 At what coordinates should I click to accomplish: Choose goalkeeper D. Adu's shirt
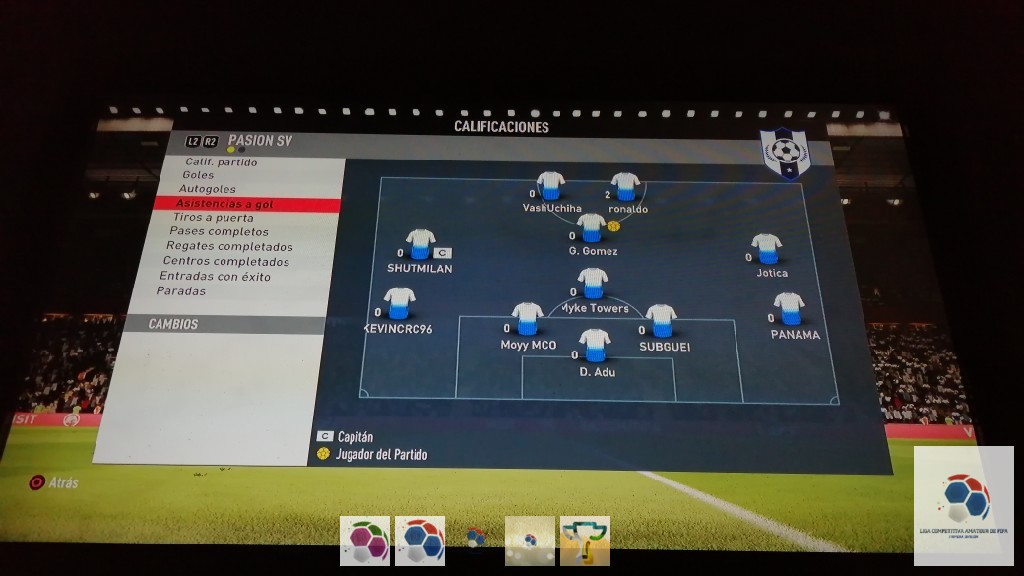pyautogui.click(x=595, y=346)
